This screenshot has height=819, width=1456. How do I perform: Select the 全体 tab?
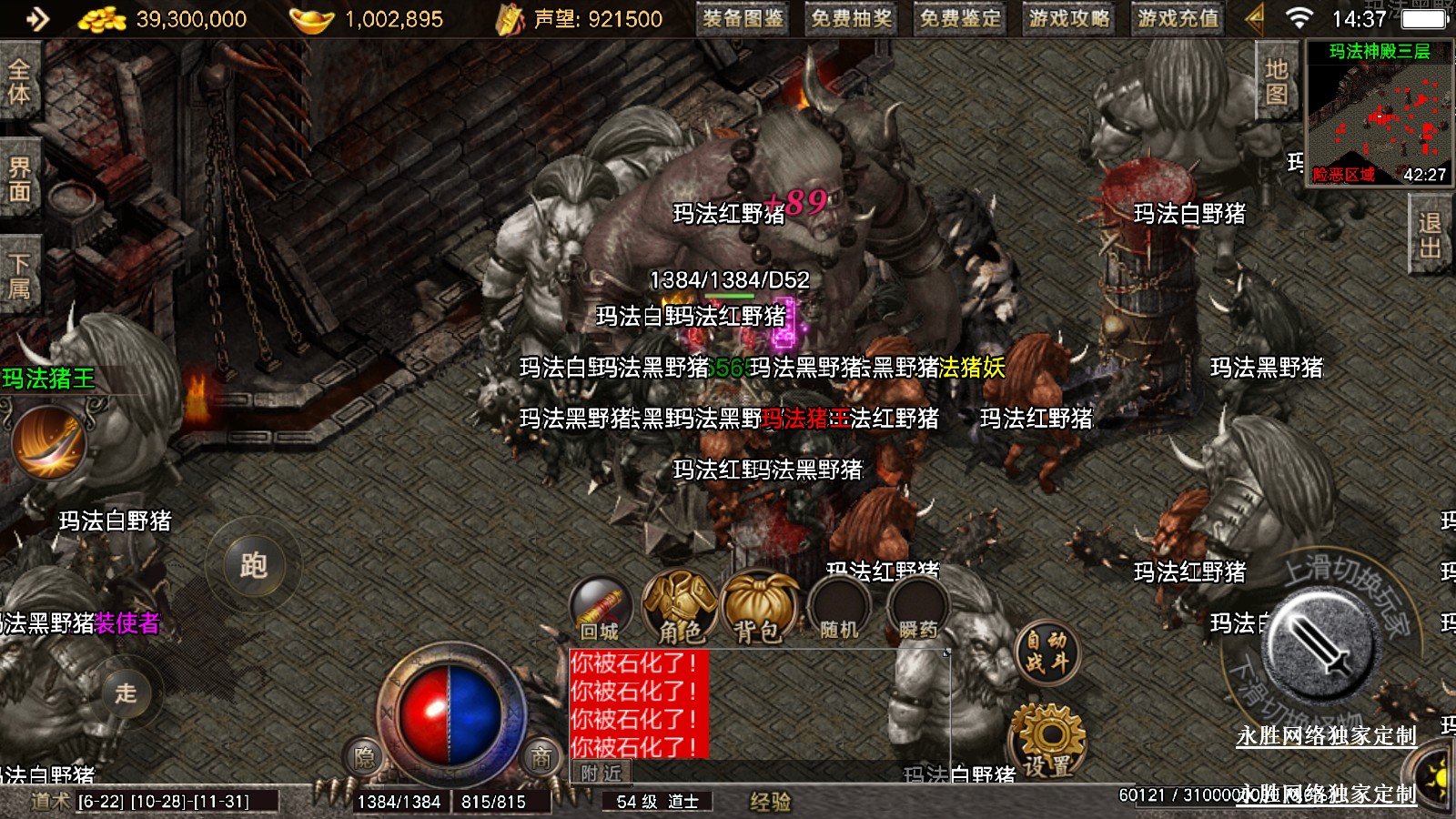[19, 82]
